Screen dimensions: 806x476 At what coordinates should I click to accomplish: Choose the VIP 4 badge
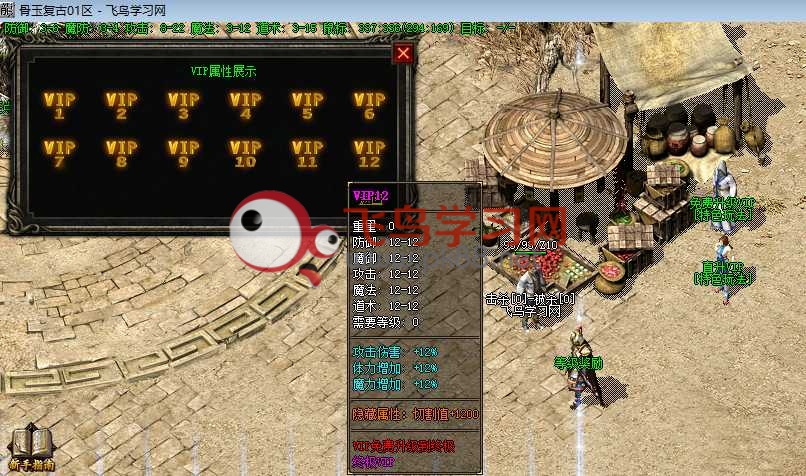(x=246, y=105)
